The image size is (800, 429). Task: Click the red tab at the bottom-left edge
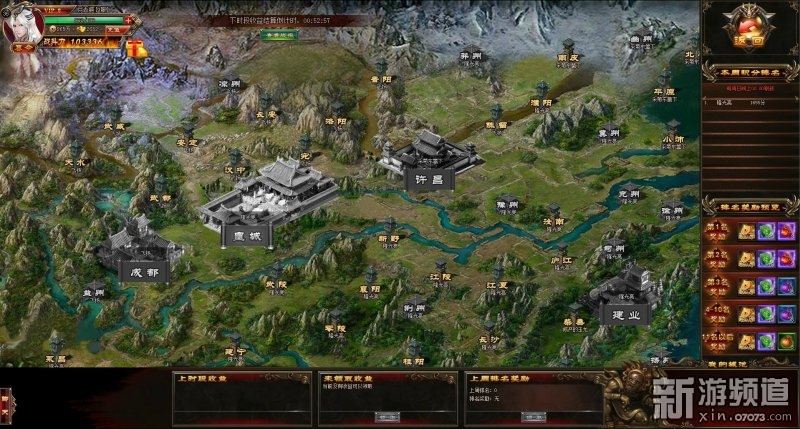[7, 401]
